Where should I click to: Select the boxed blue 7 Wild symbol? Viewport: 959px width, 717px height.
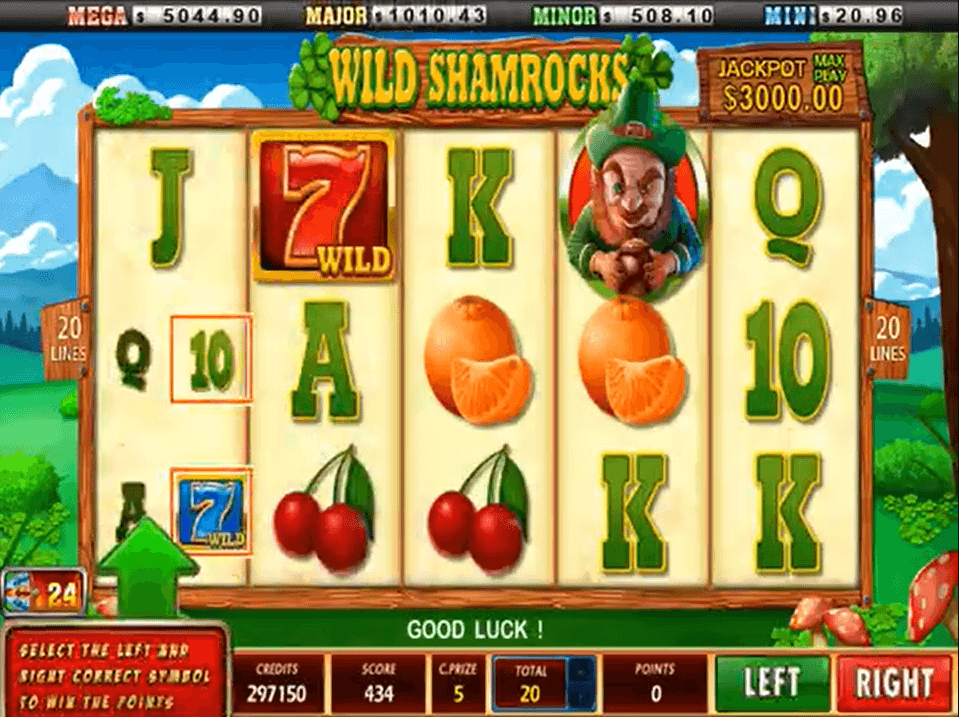[x=211, y=510]
